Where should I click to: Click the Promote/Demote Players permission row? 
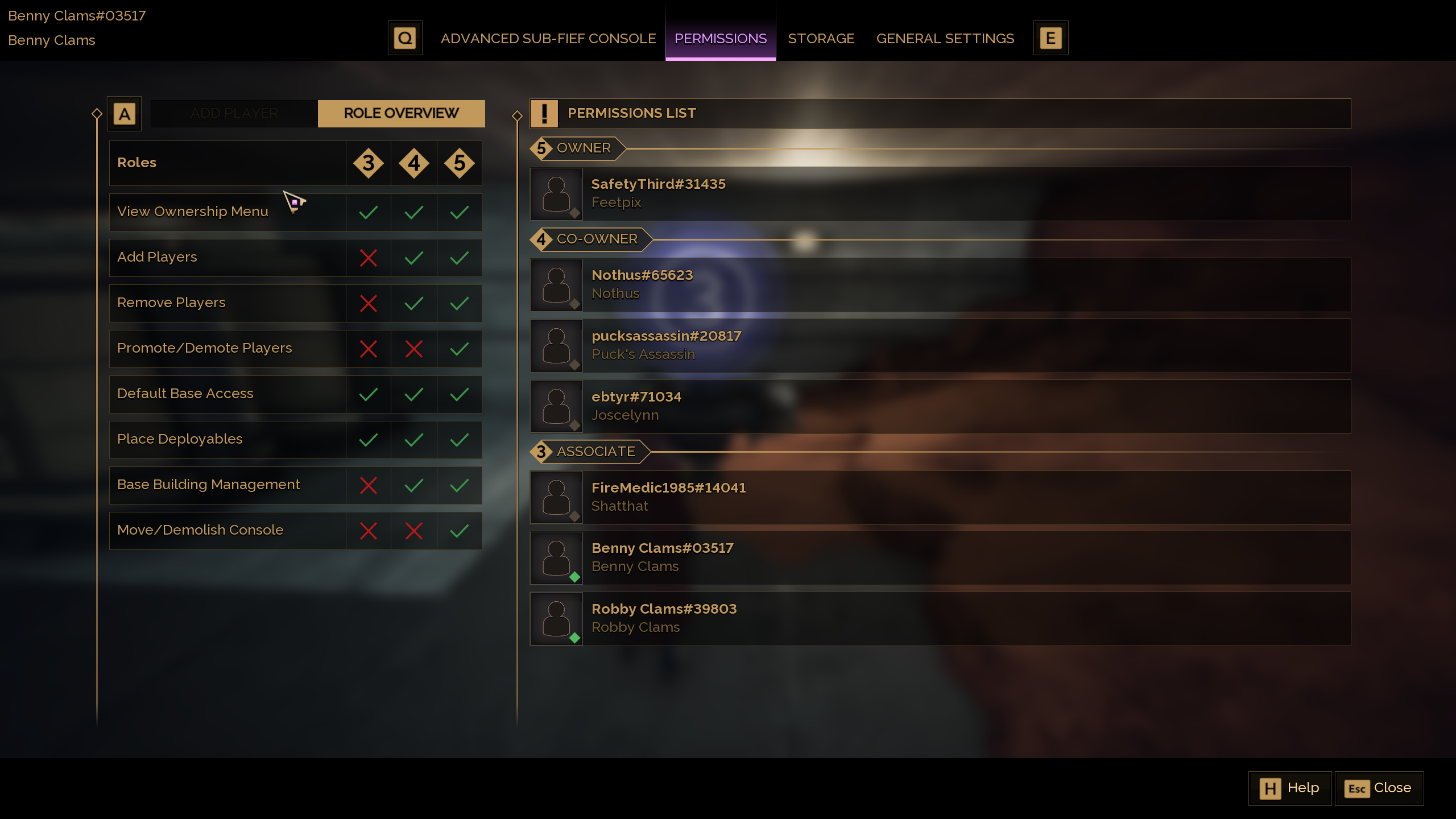[227, 348]
